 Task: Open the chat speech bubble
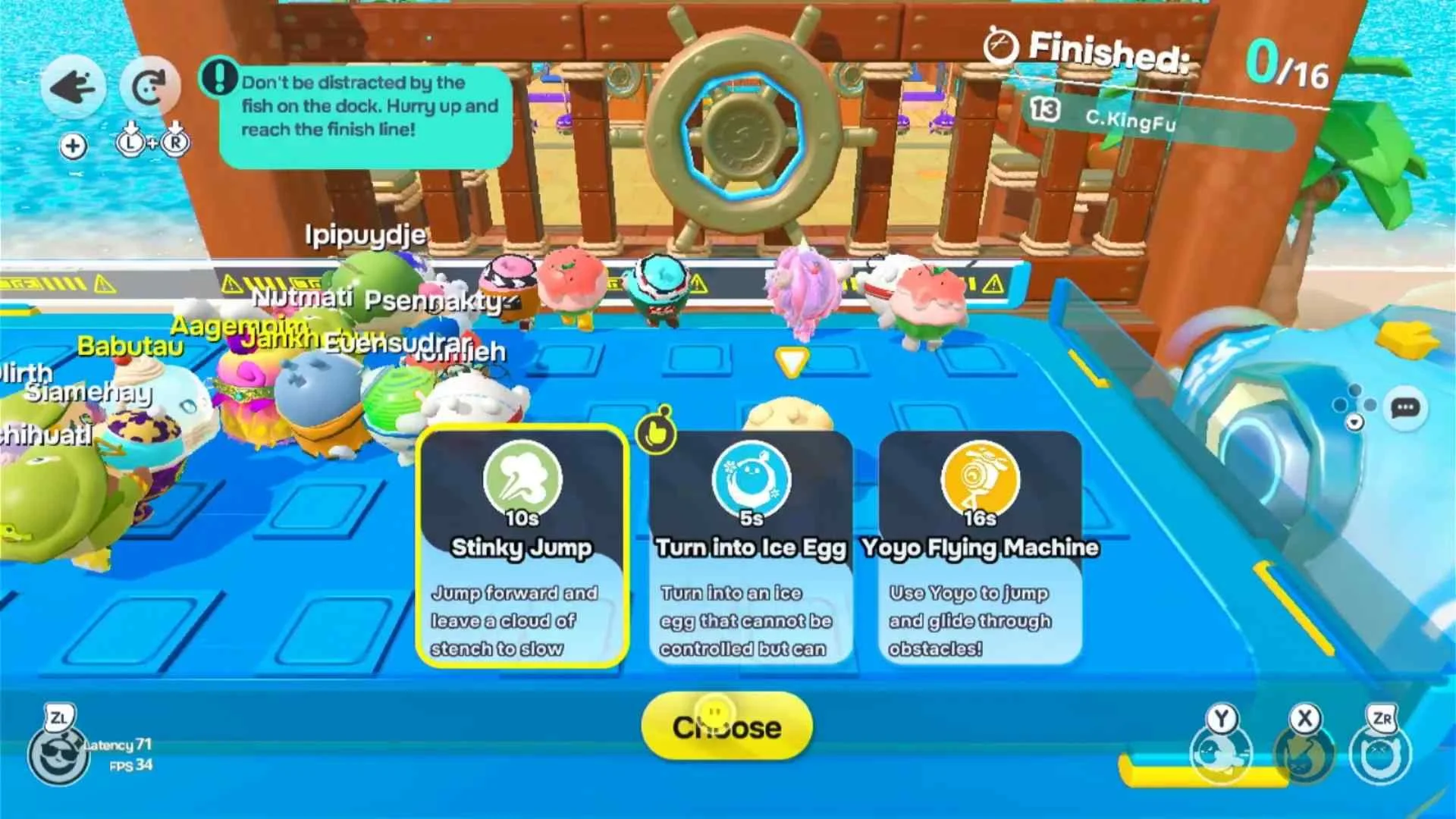point(1404,408)
